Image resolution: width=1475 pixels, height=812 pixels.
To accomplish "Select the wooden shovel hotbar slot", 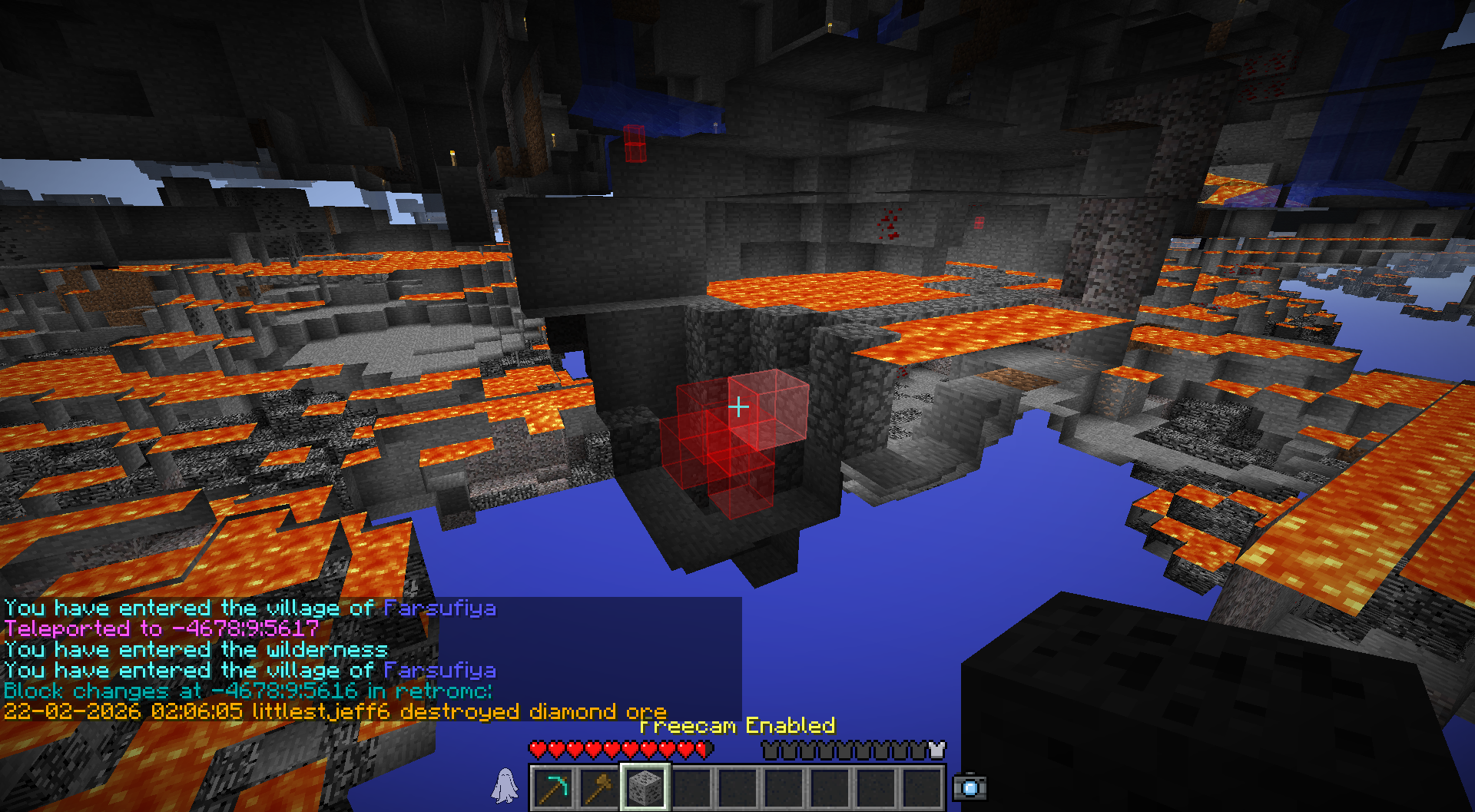I will point(599,787).
